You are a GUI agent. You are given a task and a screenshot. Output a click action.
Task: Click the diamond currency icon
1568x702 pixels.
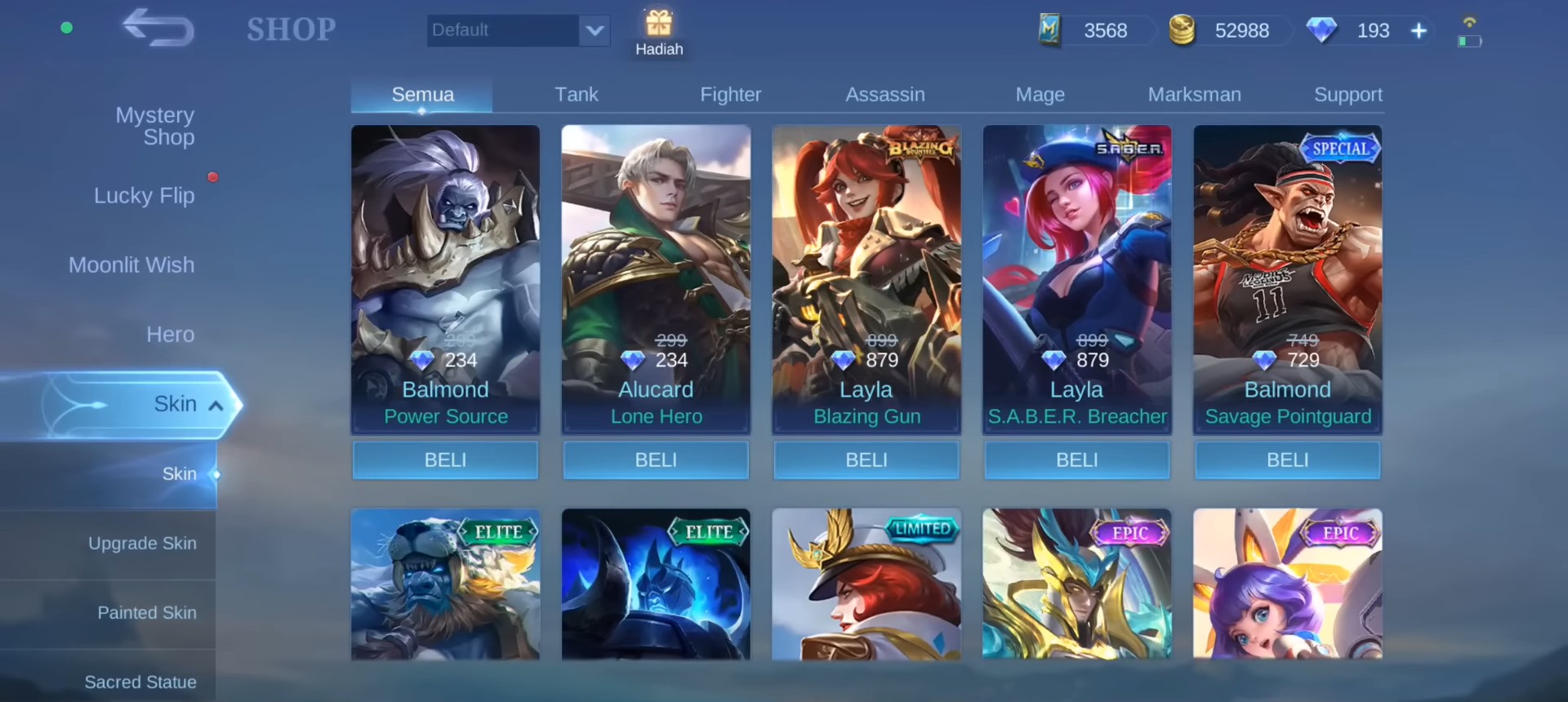tap(1321, 30)
